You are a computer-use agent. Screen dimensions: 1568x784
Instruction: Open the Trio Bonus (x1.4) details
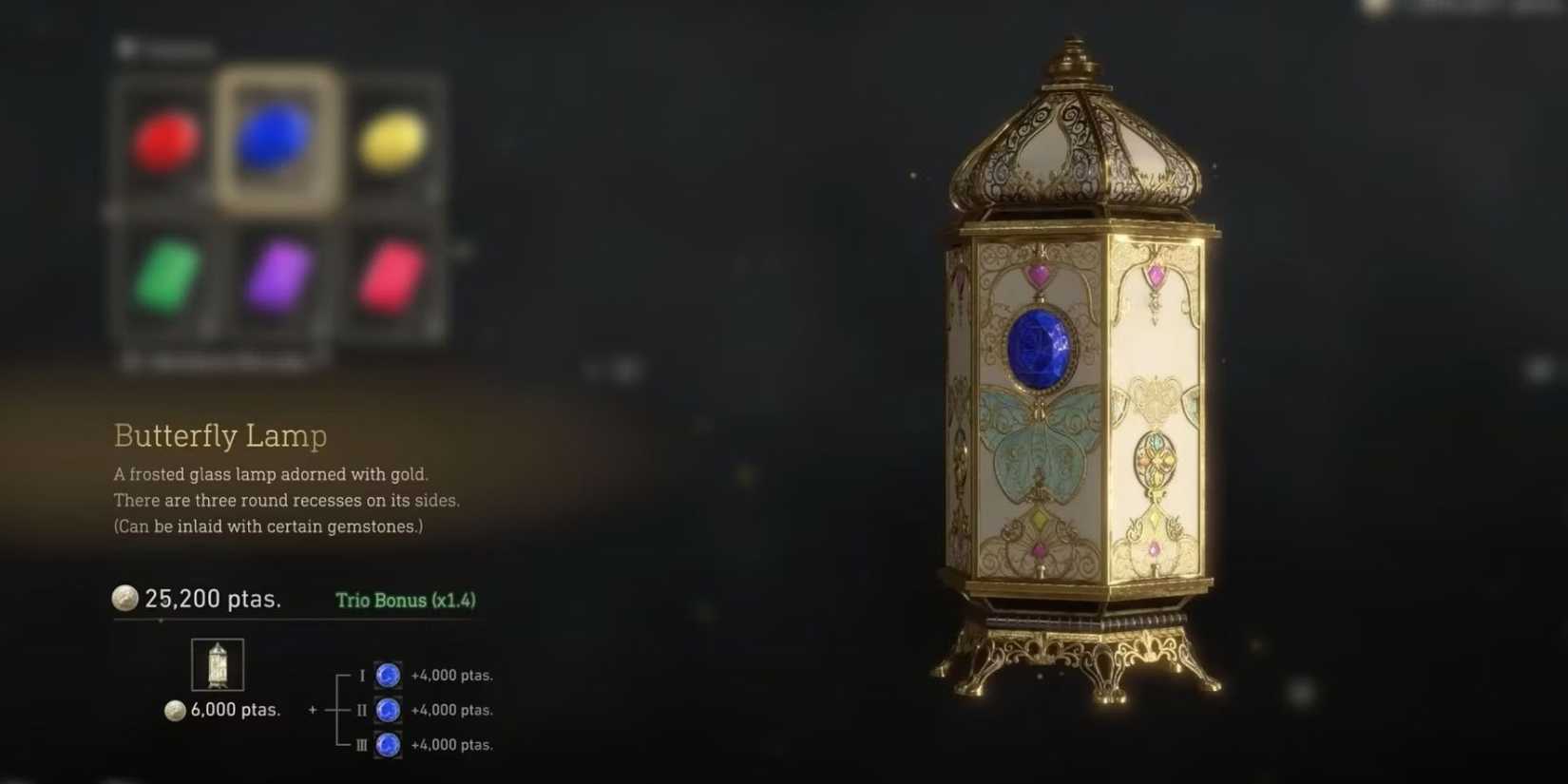pyautogui.click(x=406, y=601)
